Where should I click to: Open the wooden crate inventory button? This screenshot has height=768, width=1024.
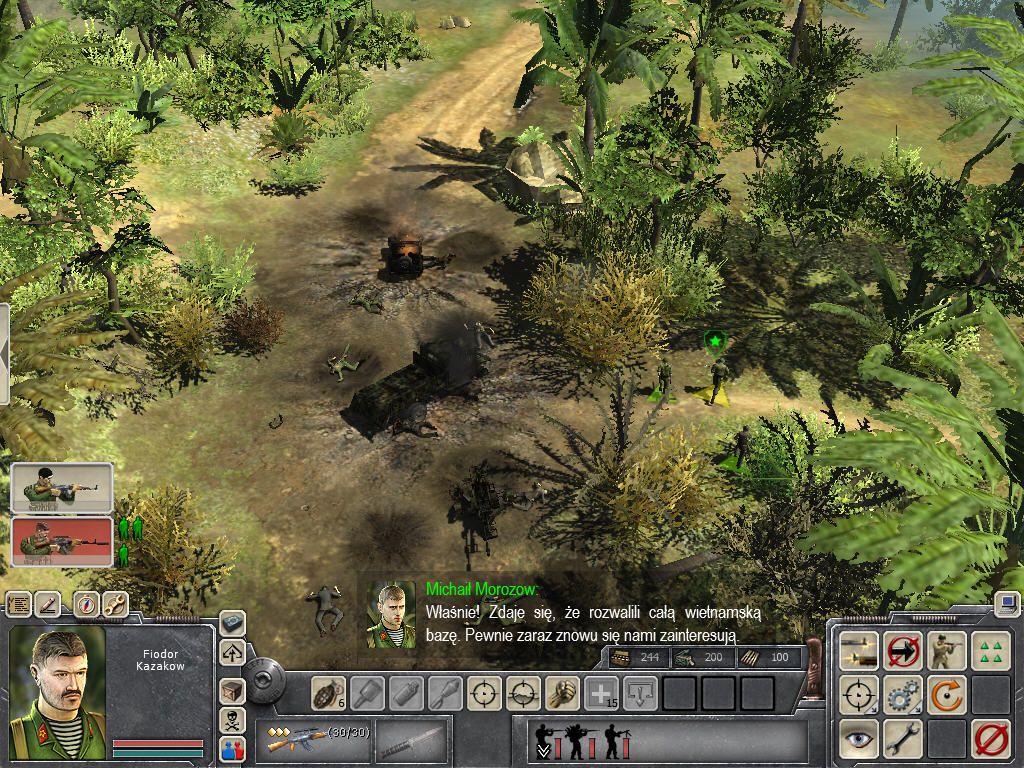232,691
